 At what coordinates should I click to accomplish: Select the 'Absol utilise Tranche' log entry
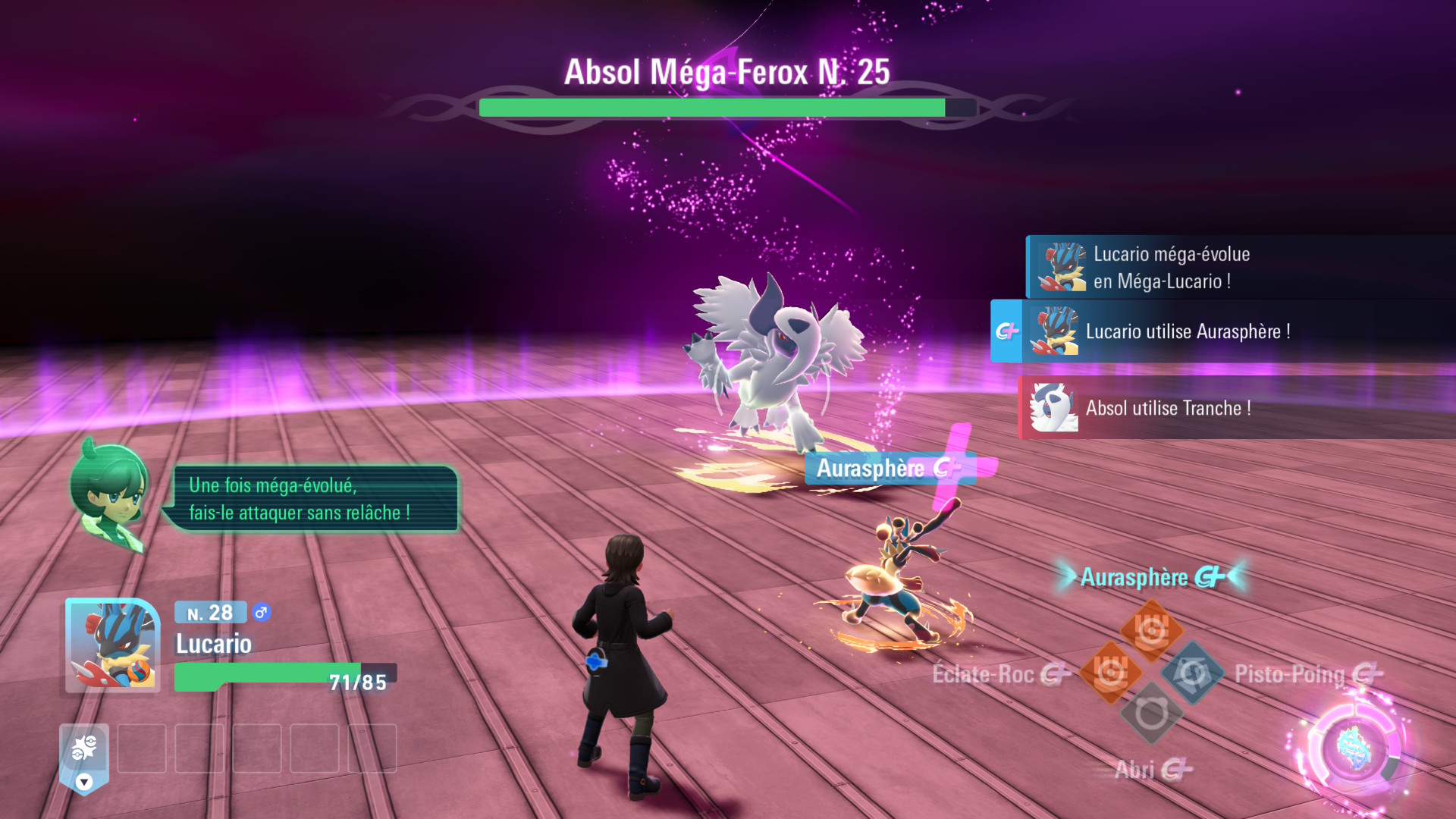[x=1236, y=408]
